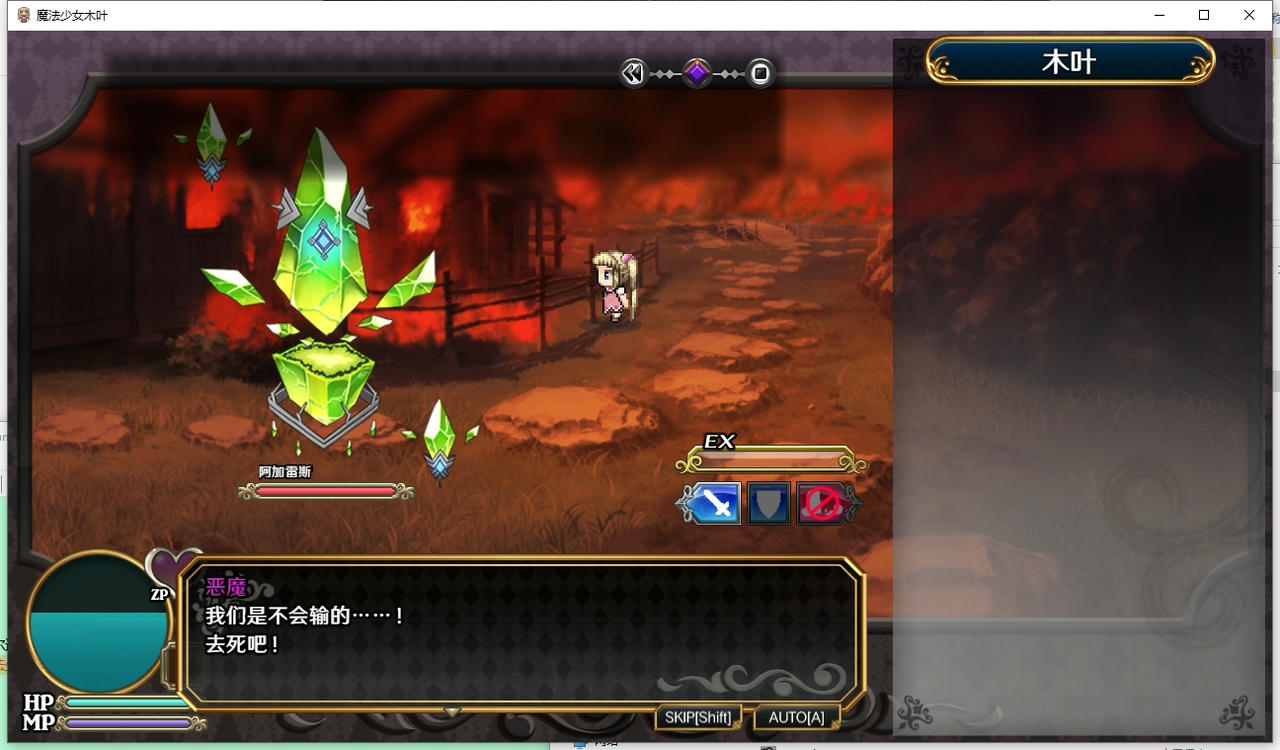Click the square stop icon in the top bar

759,72
